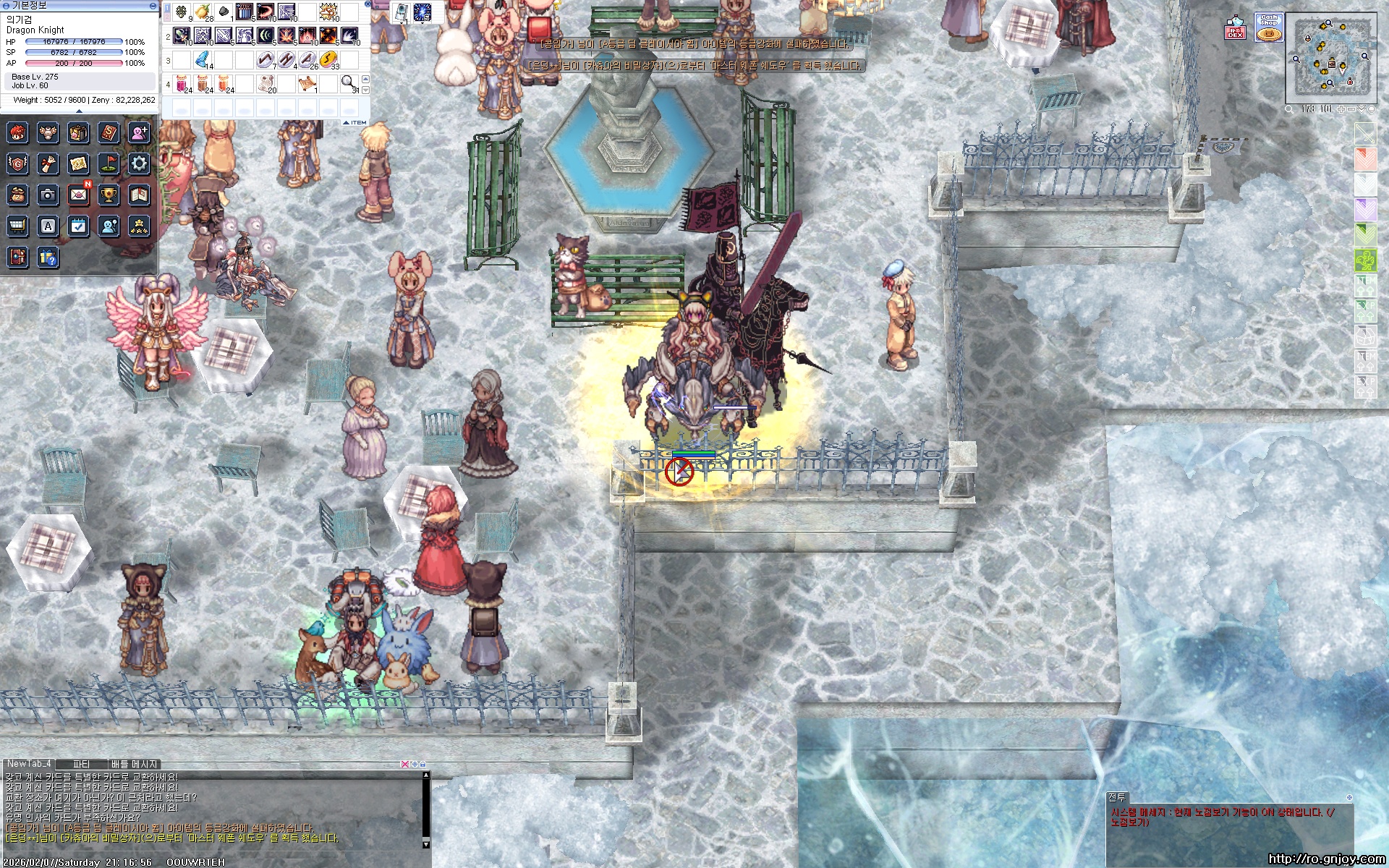The width and height of the screenshot is (1389, 868).
Task: Click the minimap
Action: click(1330, 56)
